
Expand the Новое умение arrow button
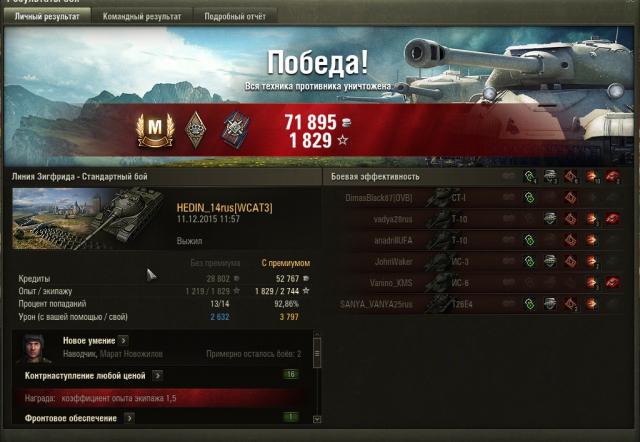(123, 341)
